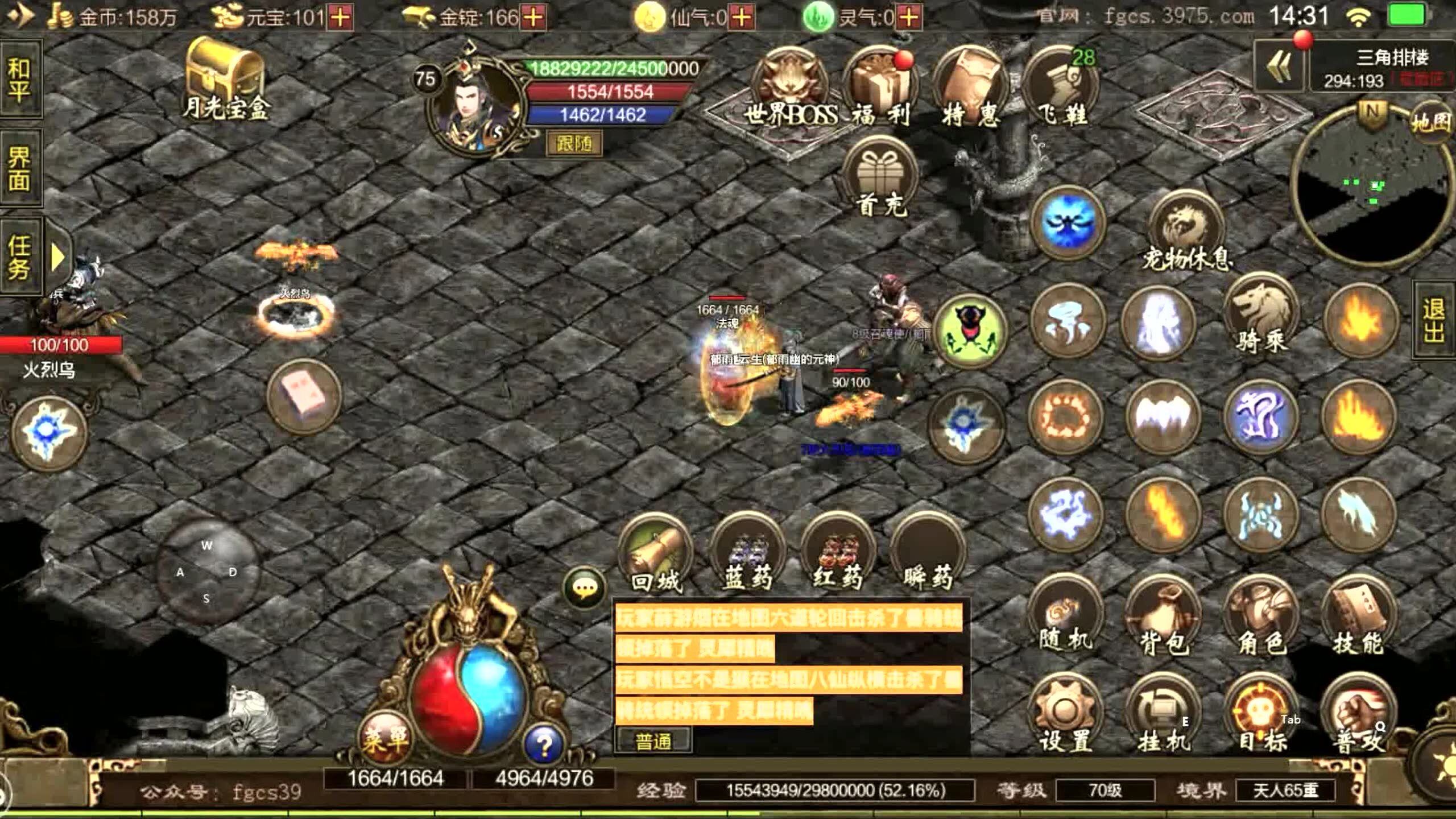The height and width of the screenshot is (819, 1456).
Task: Activate the 骑乘 mount button
Action: click(x=1261, y=316)
